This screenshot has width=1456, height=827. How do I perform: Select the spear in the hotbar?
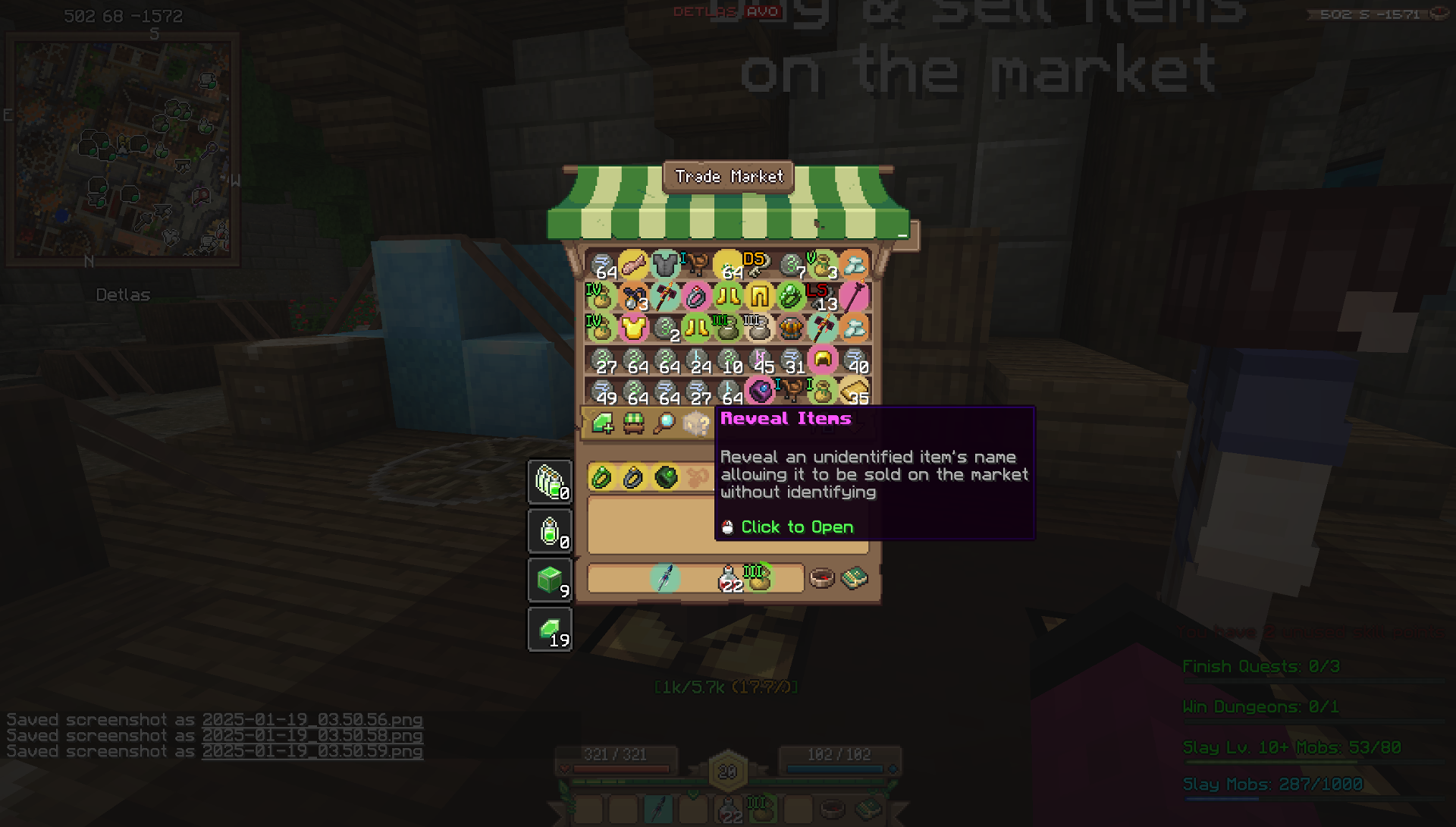point(665,578)
